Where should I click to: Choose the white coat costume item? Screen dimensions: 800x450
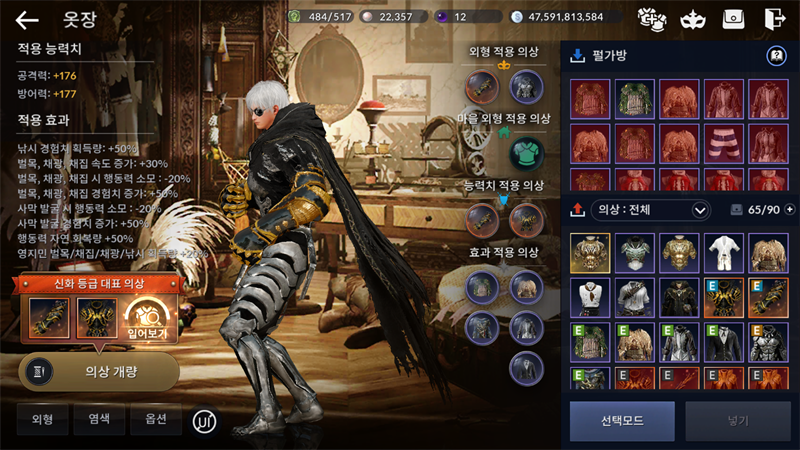(723, 254)
